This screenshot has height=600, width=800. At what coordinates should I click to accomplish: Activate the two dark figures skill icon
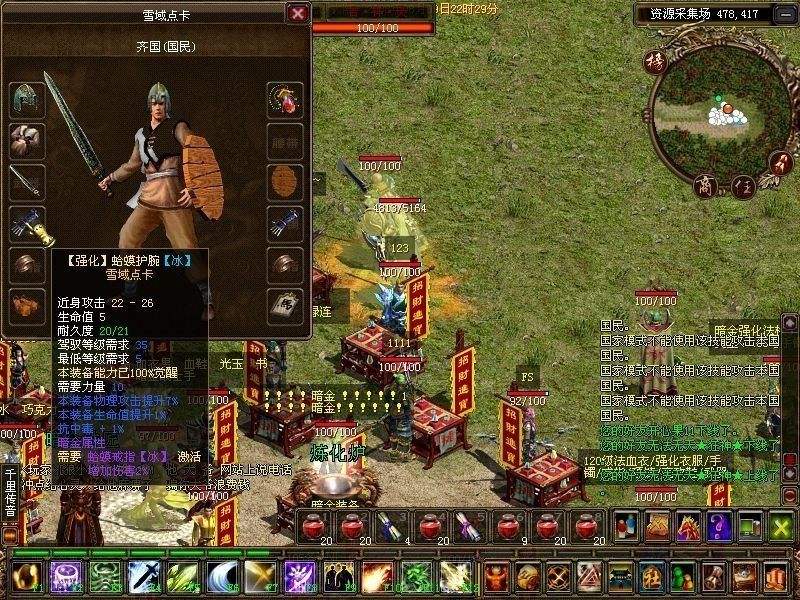[x=338, y=578]
